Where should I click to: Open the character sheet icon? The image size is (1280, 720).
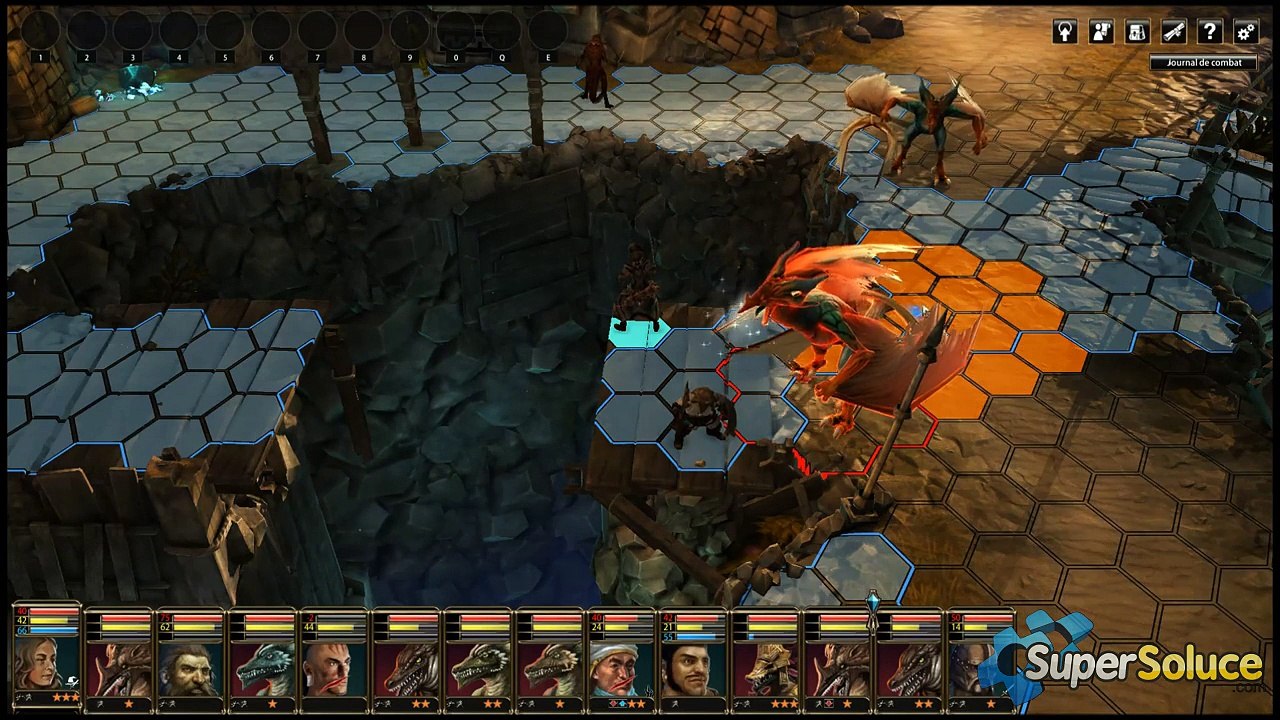(1101, 32)
